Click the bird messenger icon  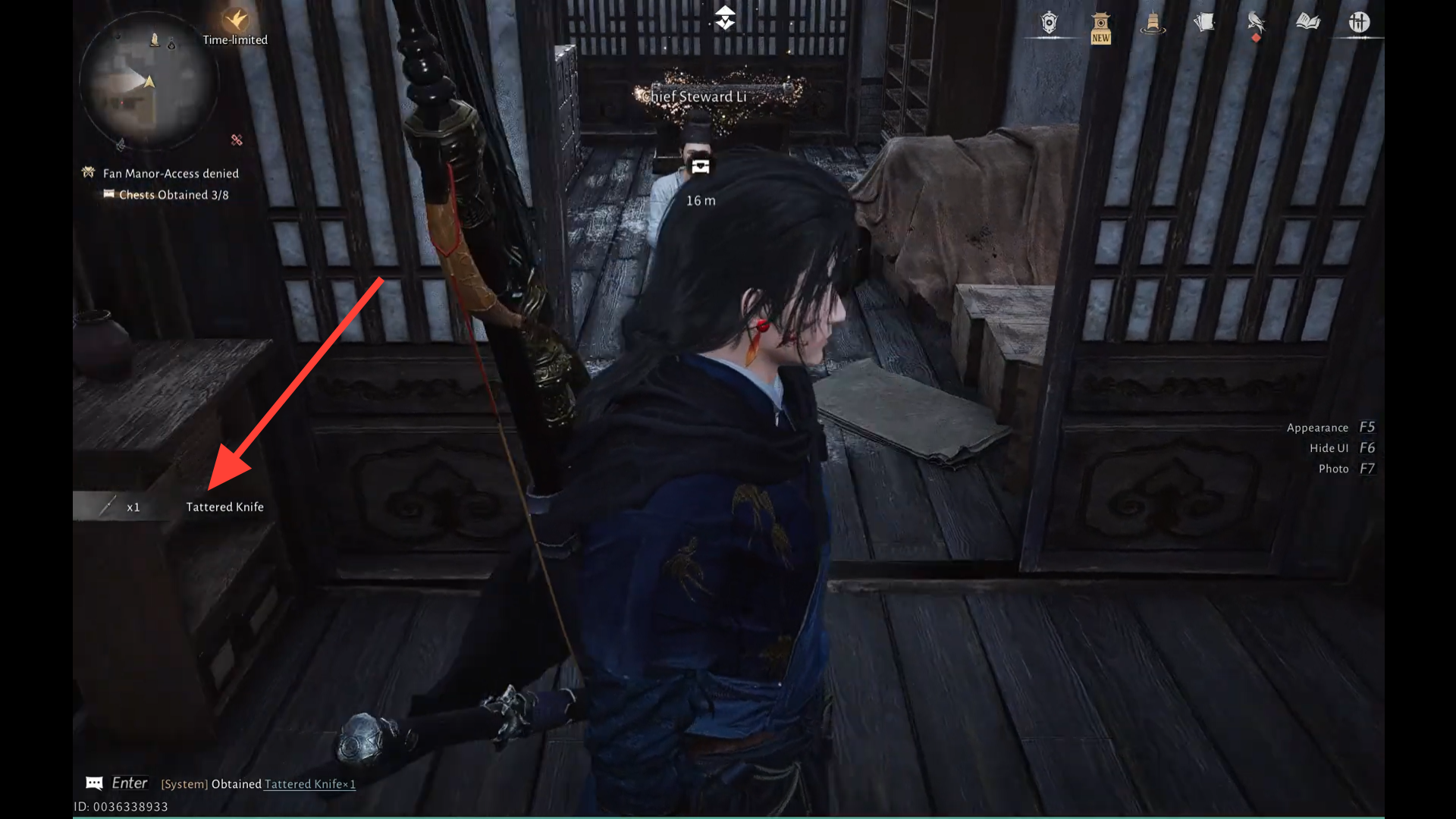pos(1256,23)
